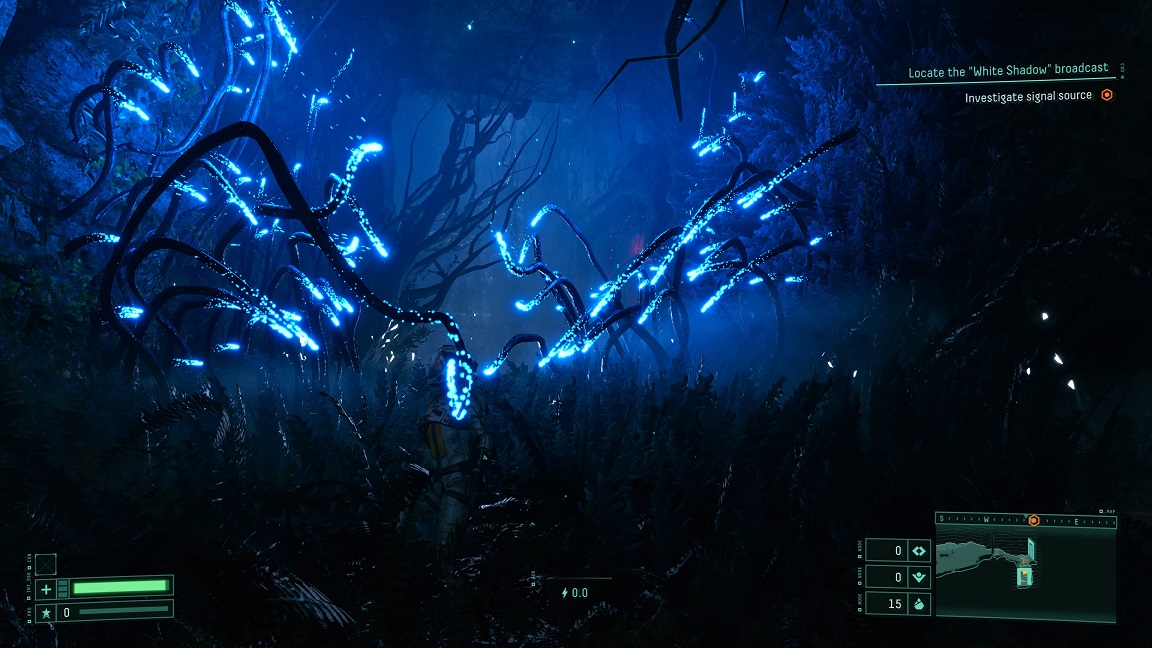This screenshot has width=1152, height=648.
Task: Click the health plus icon
Action: pos(46,589)
